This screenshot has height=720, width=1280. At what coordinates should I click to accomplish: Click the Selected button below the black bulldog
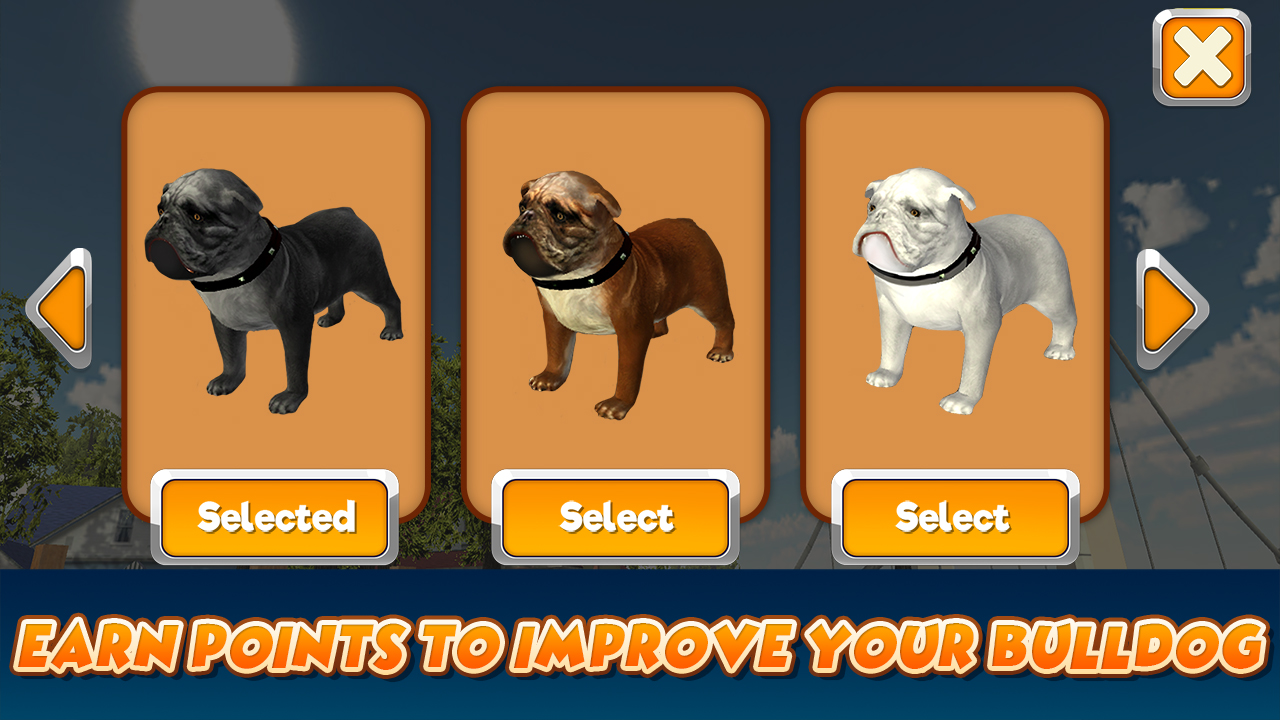pos(276,516)
